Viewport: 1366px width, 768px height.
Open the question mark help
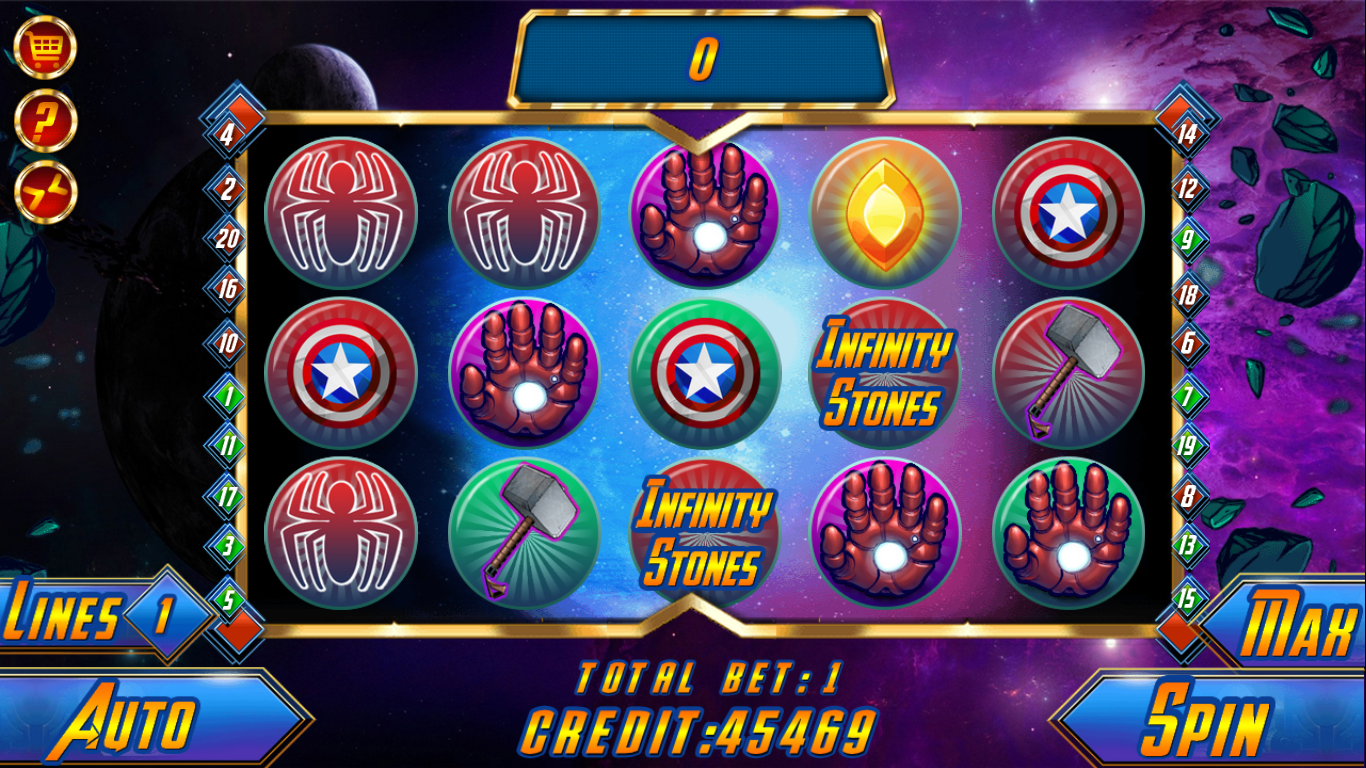(45, 120)
